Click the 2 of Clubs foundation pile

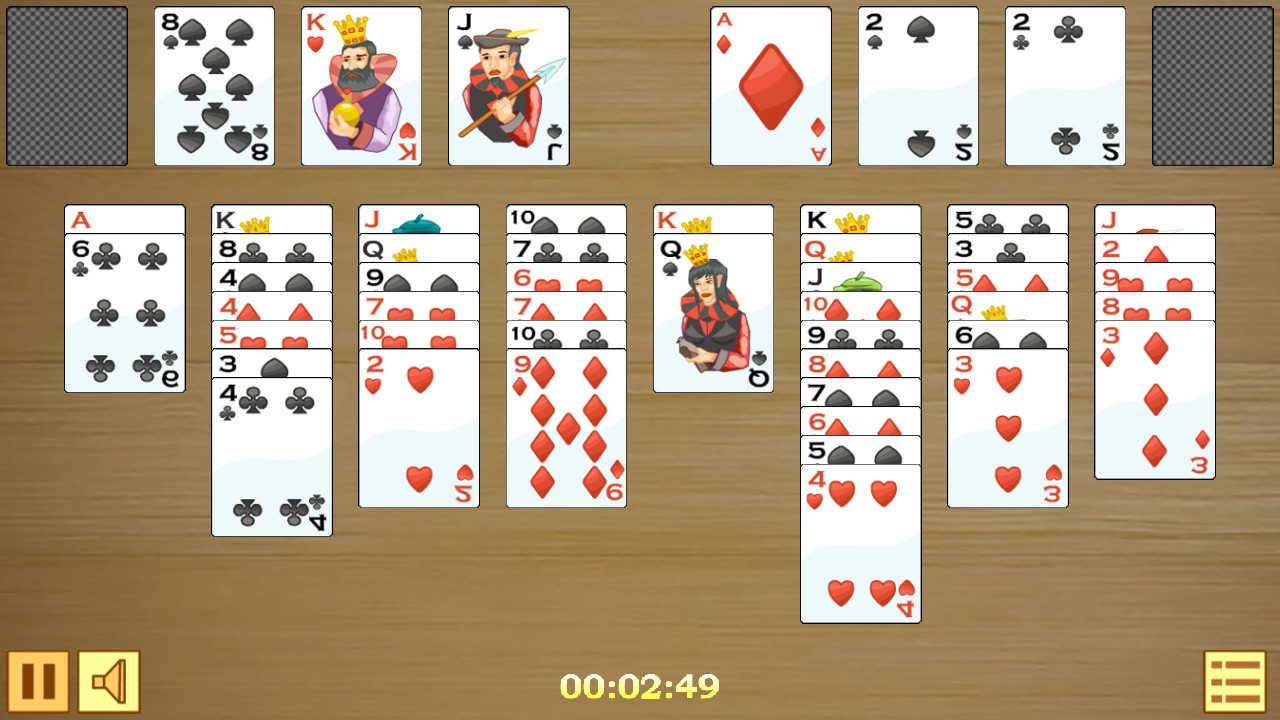point(1065,86)
